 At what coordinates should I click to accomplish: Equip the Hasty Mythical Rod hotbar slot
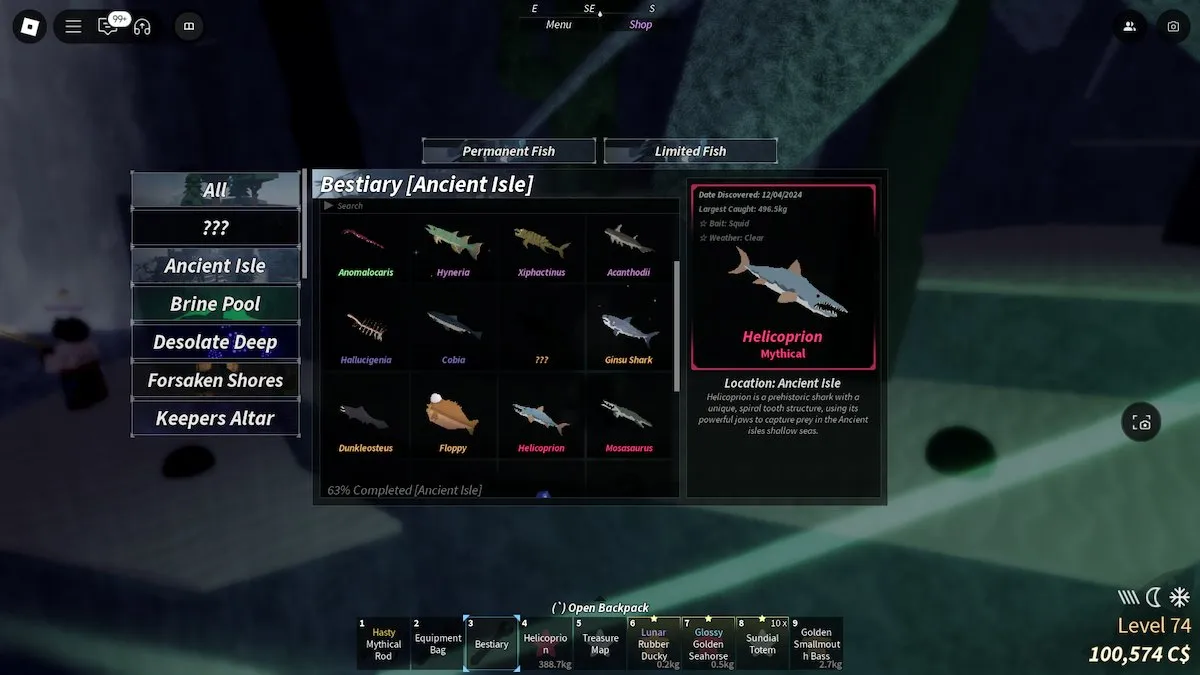383,642
